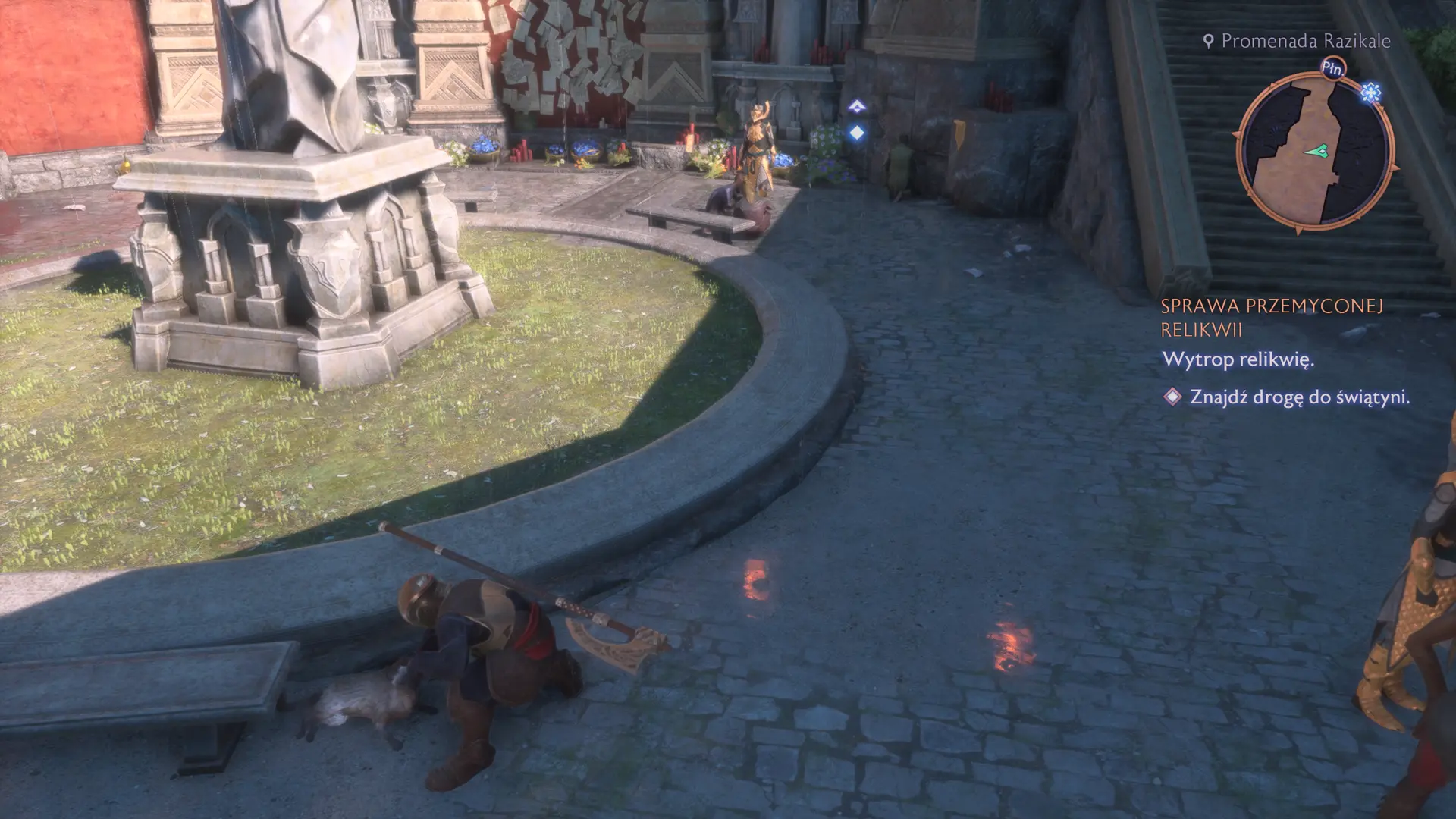
Task: Select the Płn. compass marker on the minimap
Action: click(x=1334, y=67)
